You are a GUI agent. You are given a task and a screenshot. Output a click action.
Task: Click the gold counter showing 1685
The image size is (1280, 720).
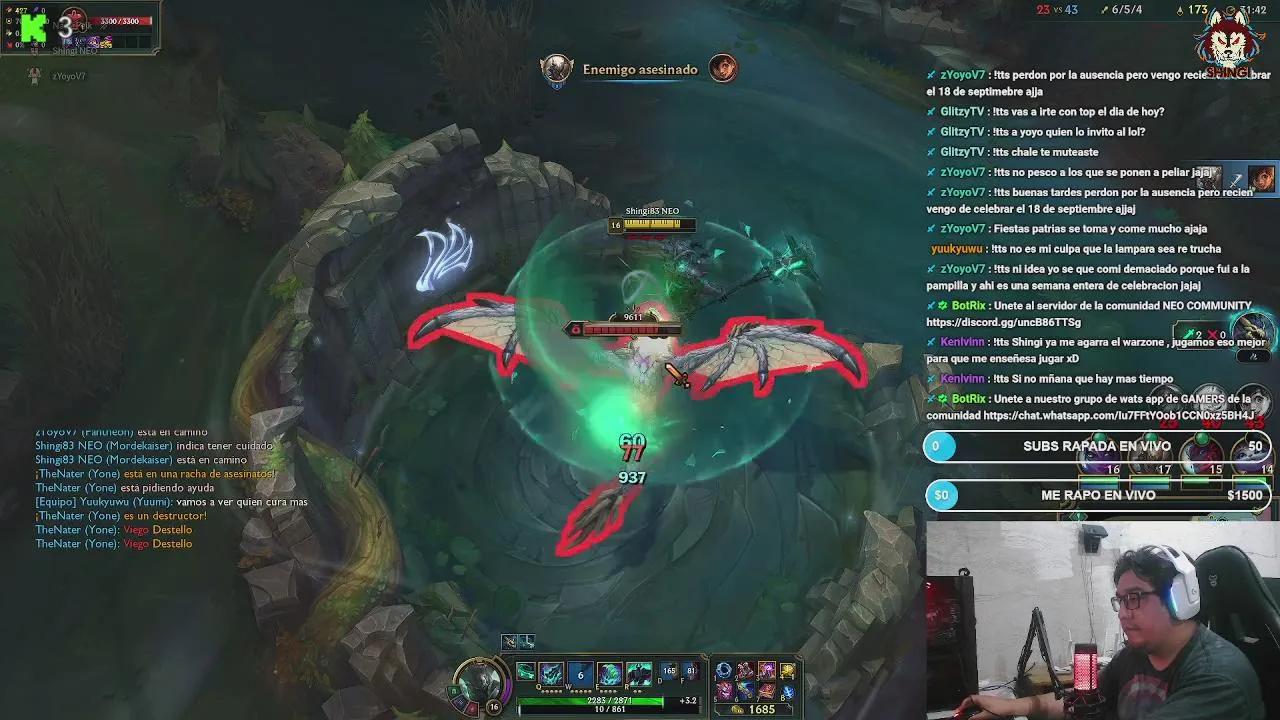click(x=762, y=709)
